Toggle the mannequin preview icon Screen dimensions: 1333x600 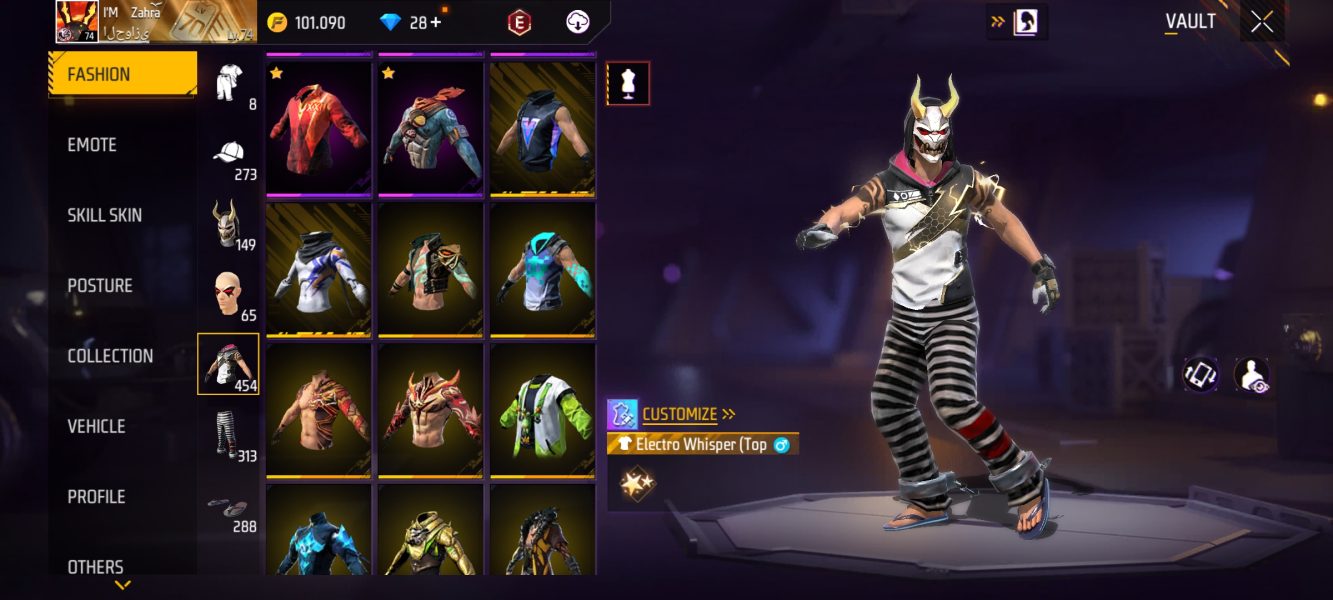coord(628,84)
